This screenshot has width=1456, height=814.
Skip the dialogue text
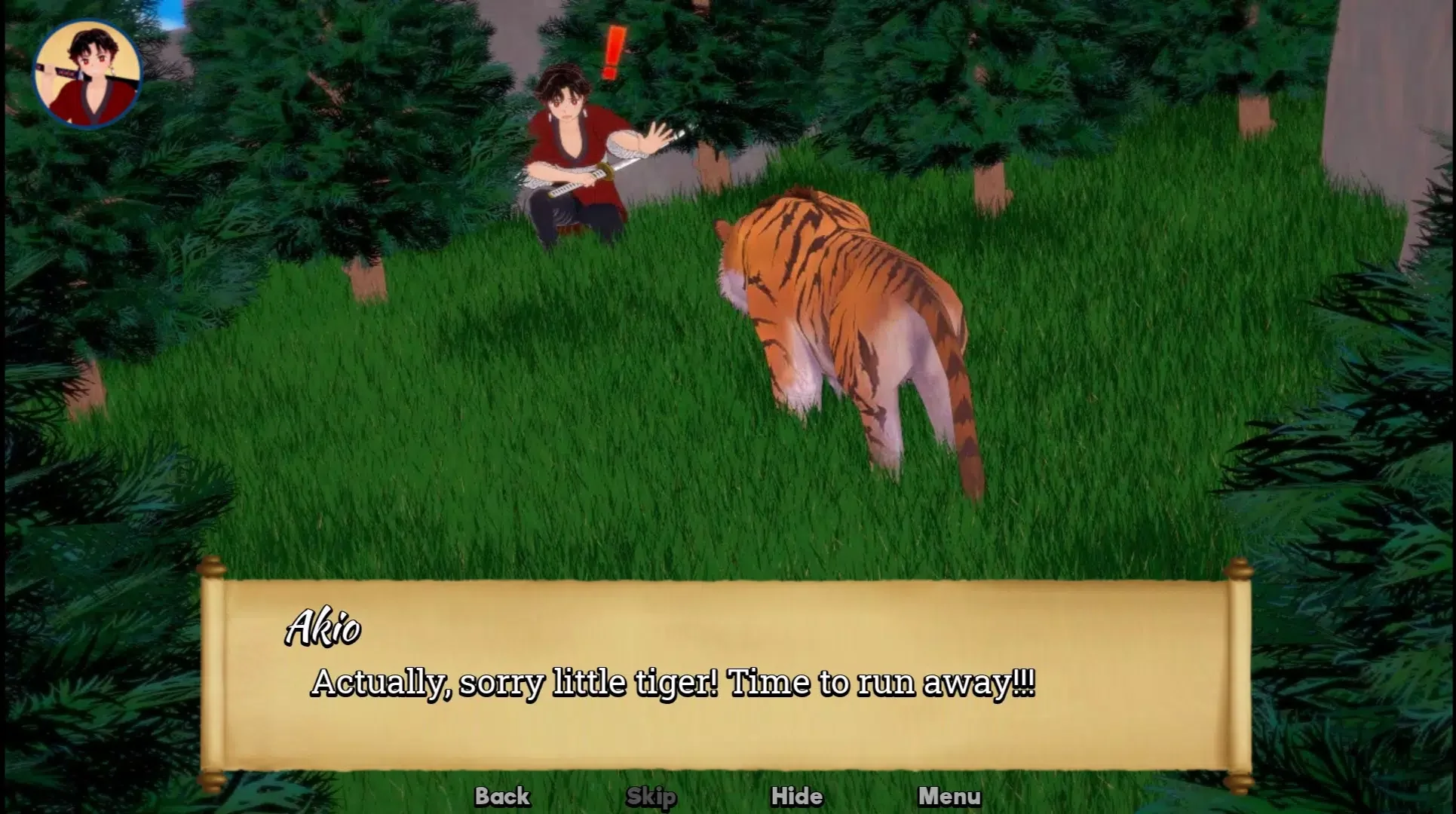point(651,796)
